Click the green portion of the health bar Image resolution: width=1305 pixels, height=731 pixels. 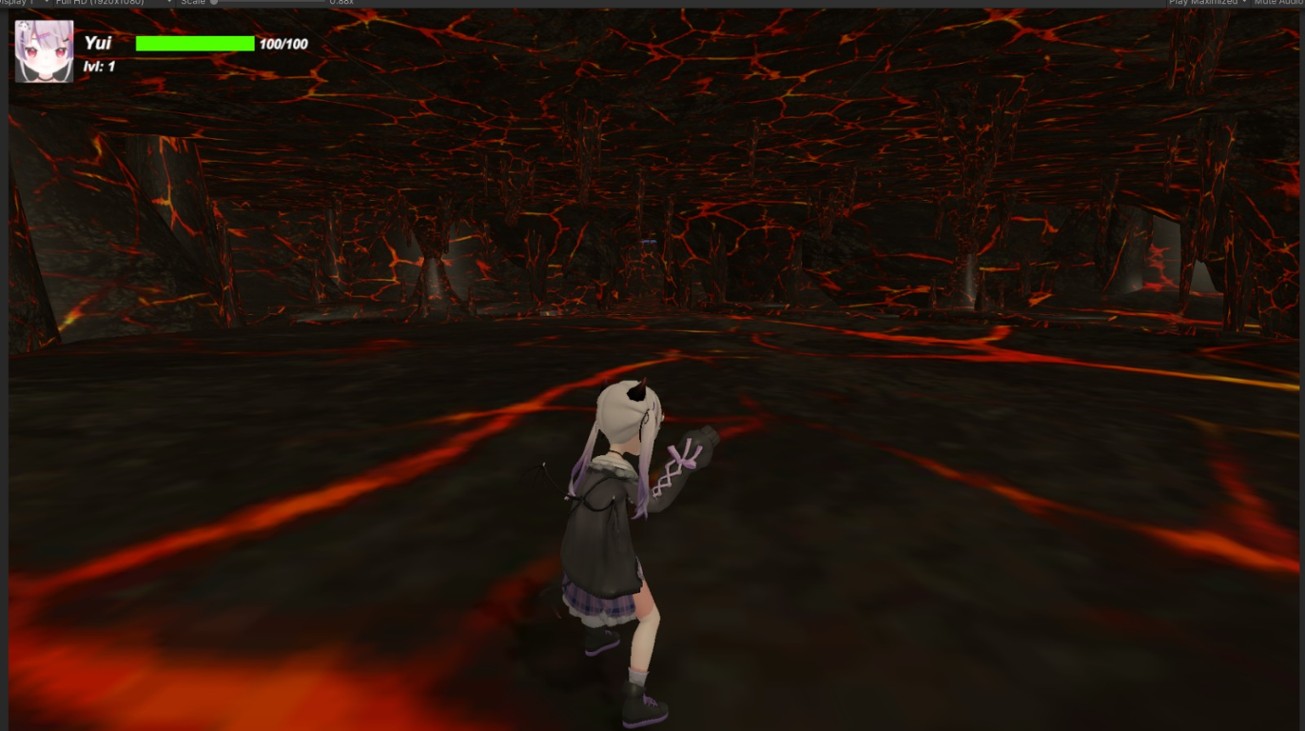(196, 43)
